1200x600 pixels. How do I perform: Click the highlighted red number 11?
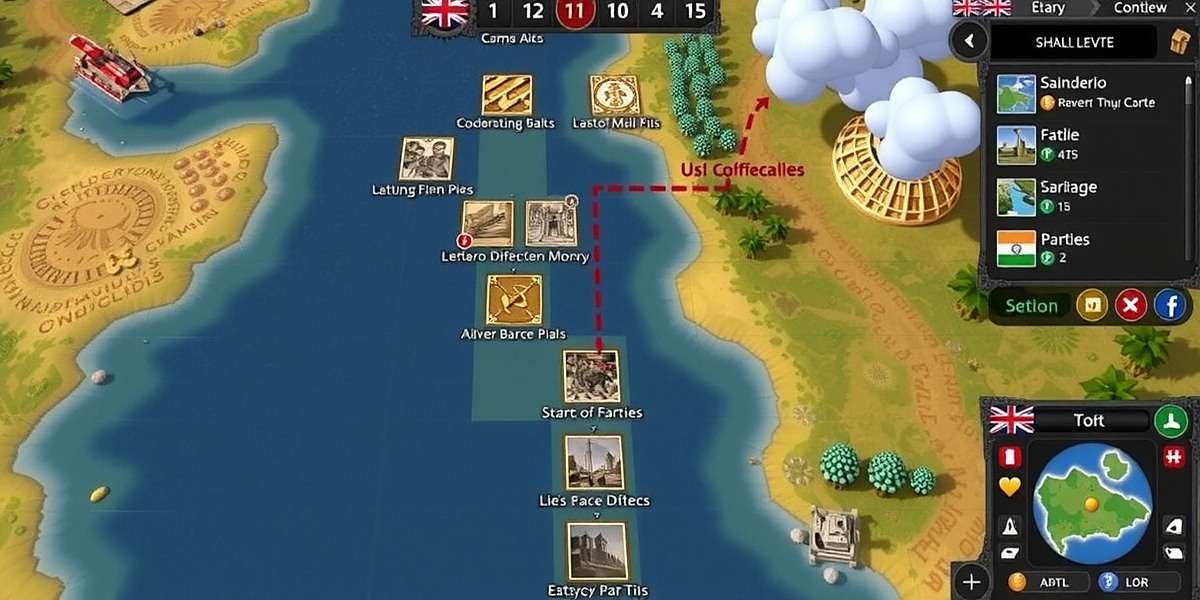tap(574, 12)
